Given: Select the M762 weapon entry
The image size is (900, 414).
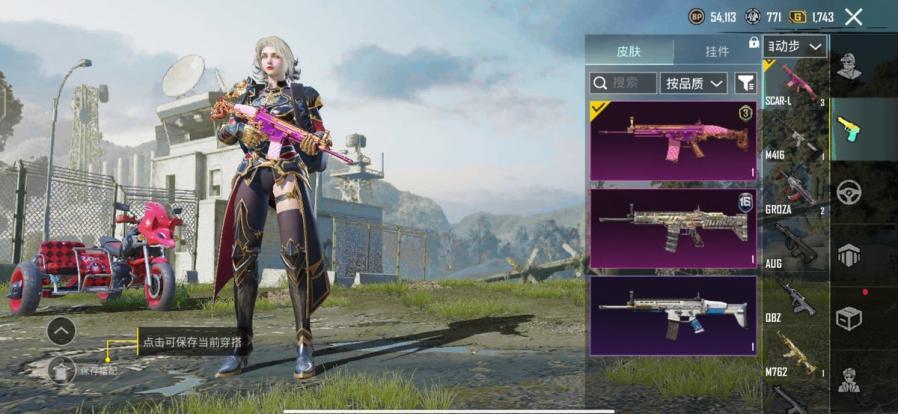Looking at the screenshot, I should point(796,352).
